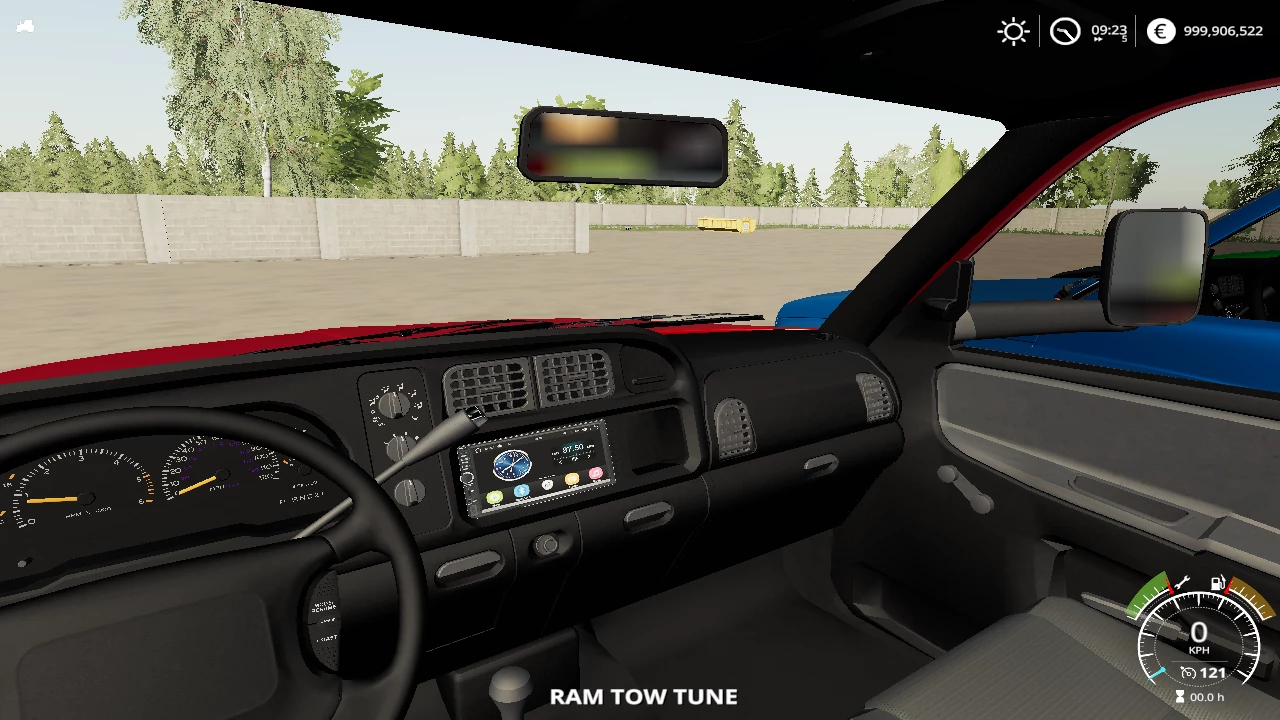Click the wrench vehicle damage icon

point(1181,583)
